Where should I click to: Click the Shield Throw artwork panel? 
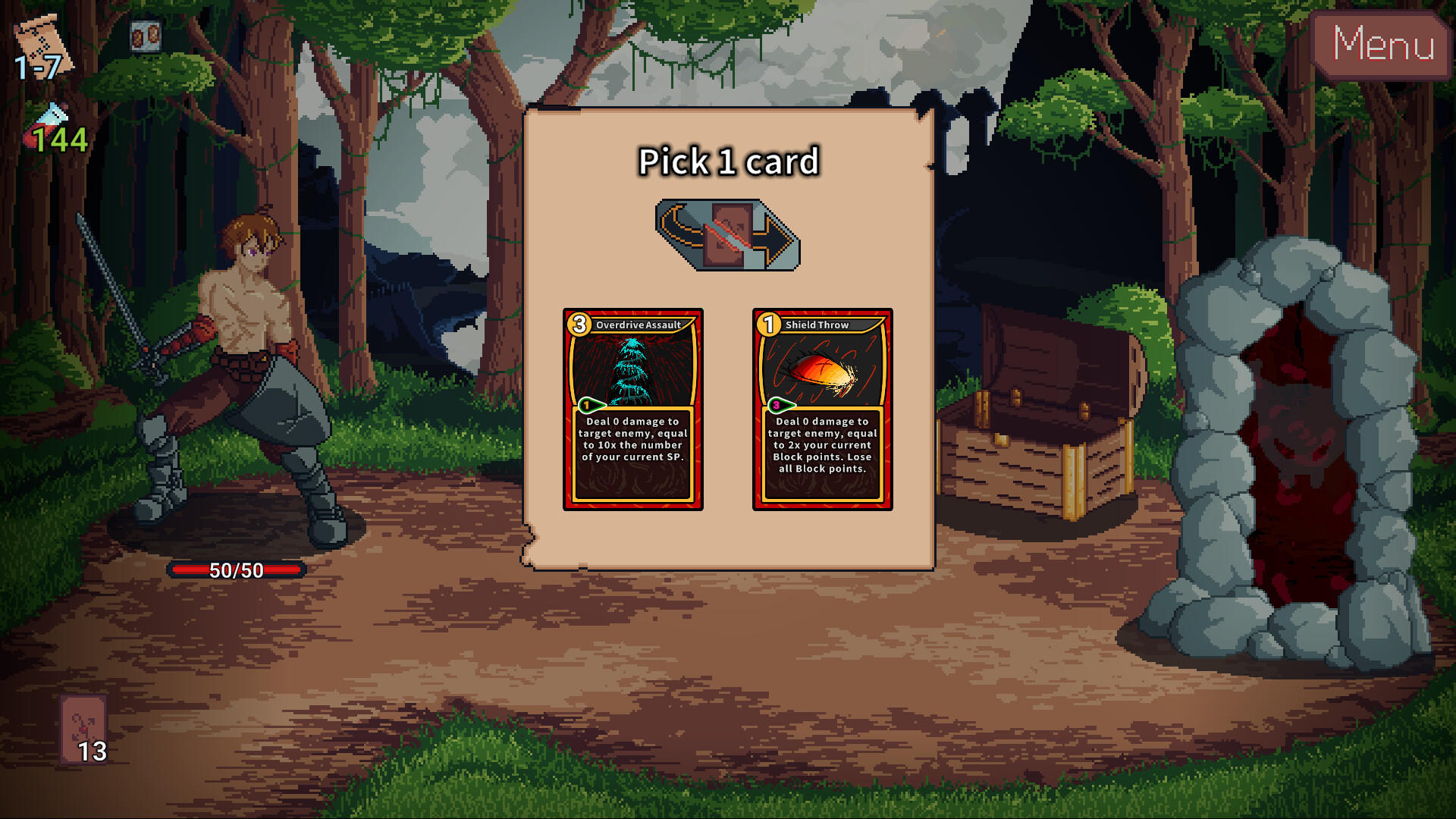(x=823, y=372)
